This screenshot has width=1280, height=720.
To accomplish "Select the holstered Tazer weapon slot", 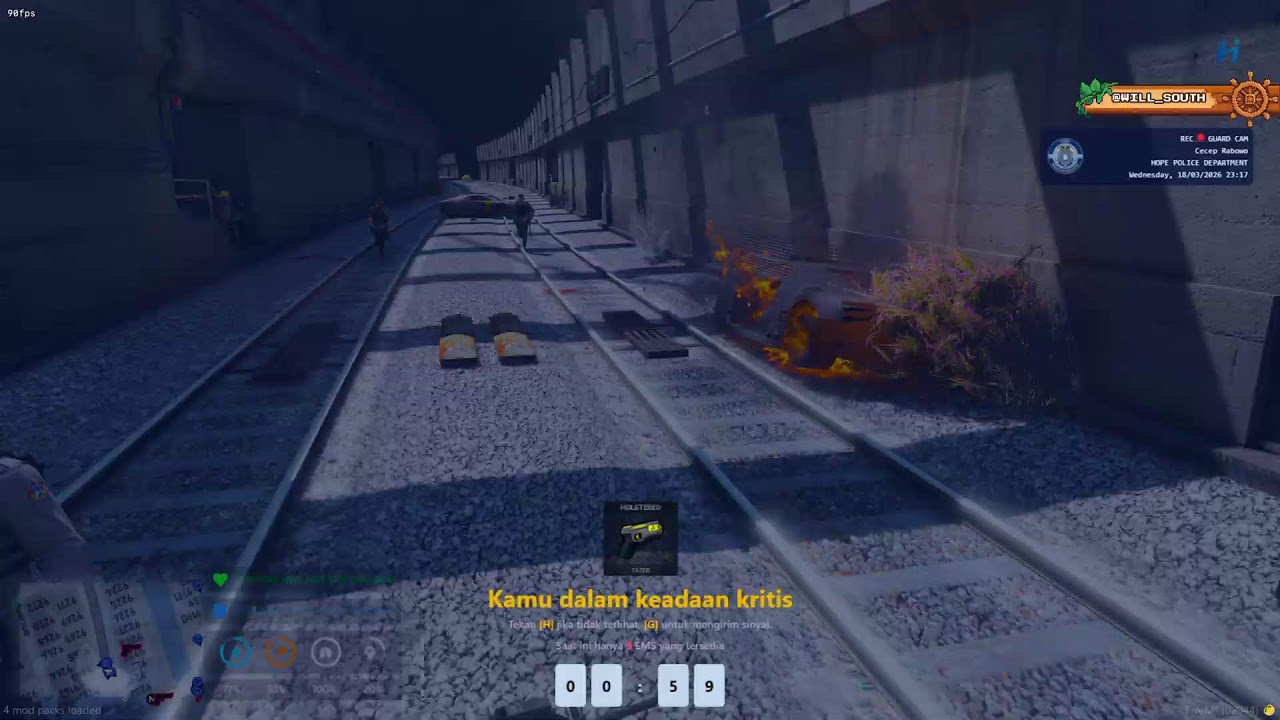I will point(640,538).
